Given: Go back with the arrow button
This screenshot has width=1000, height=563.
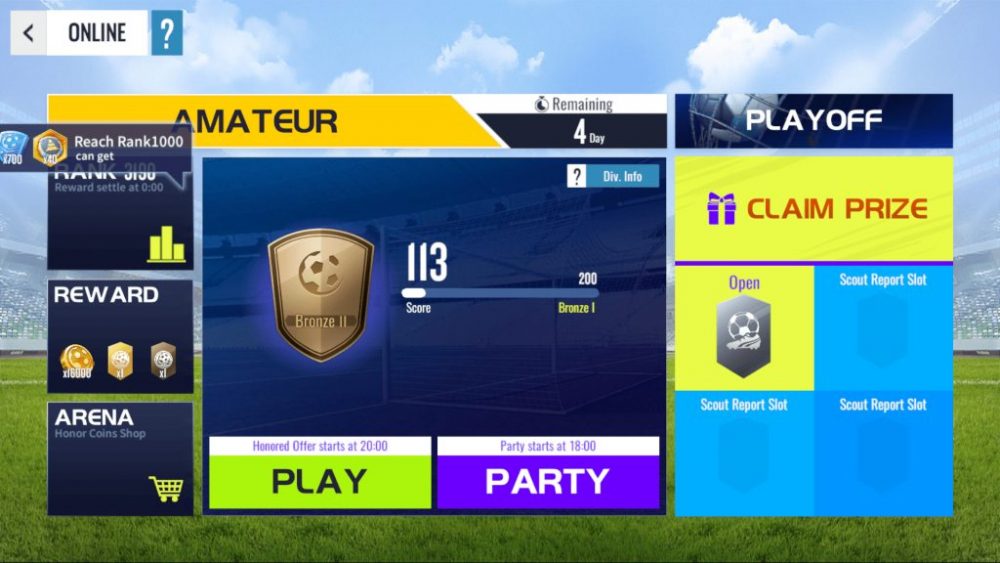Looking at the screenshot, I should click(x=28, y=33).
